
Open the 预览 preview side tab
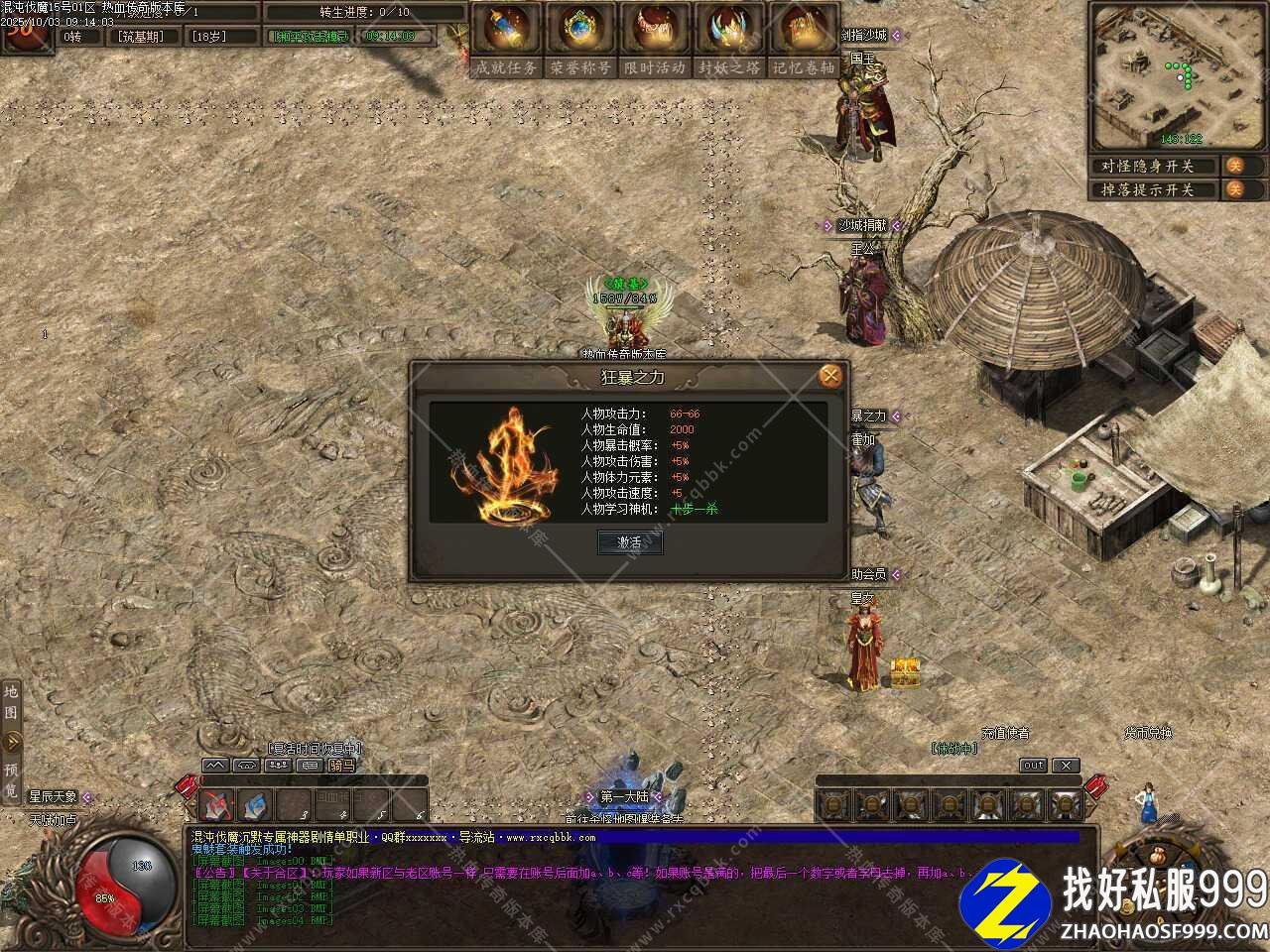[11, 780]
